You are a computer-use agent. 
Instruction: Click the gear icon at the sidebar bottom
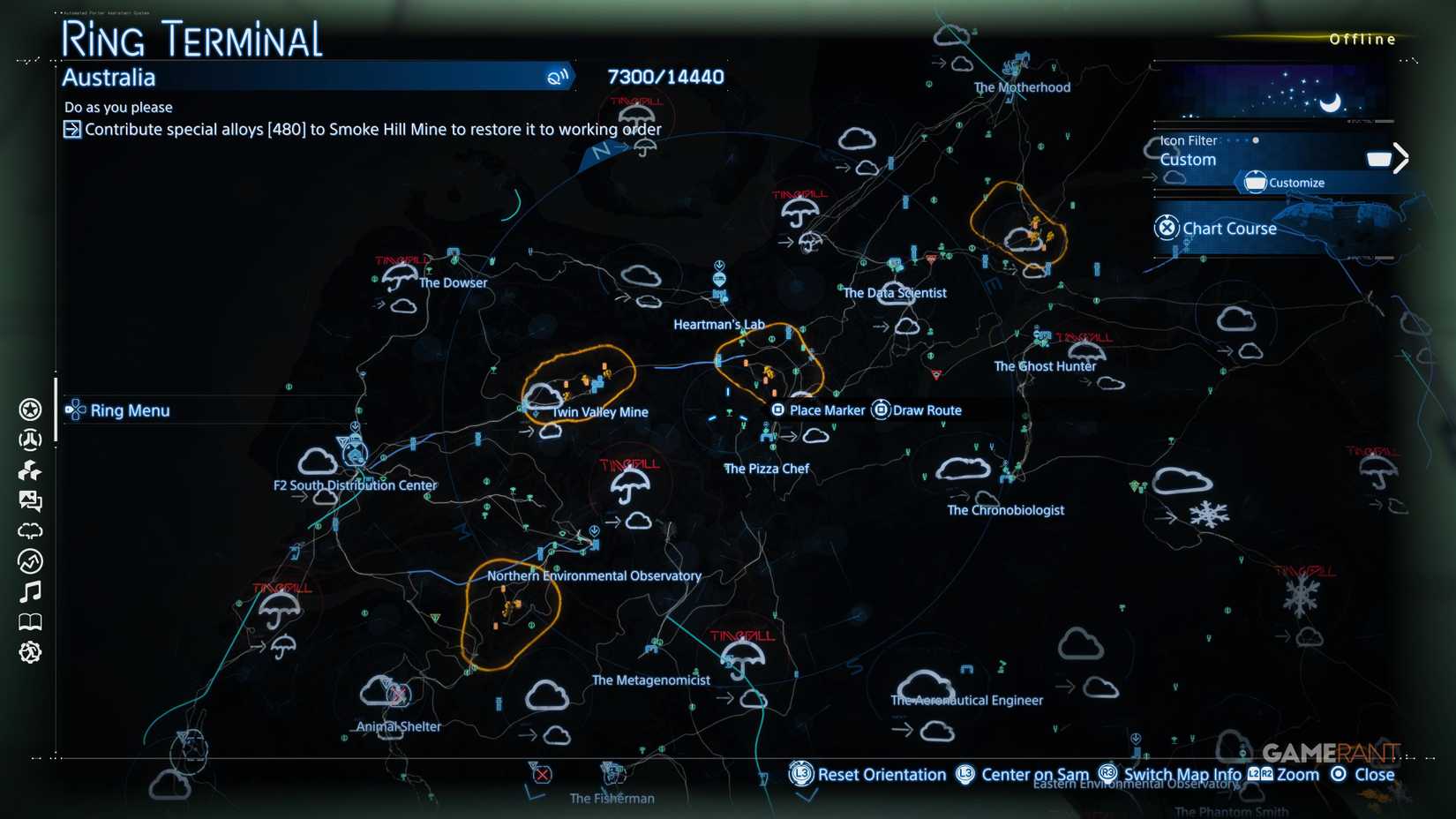coord(30,652)
